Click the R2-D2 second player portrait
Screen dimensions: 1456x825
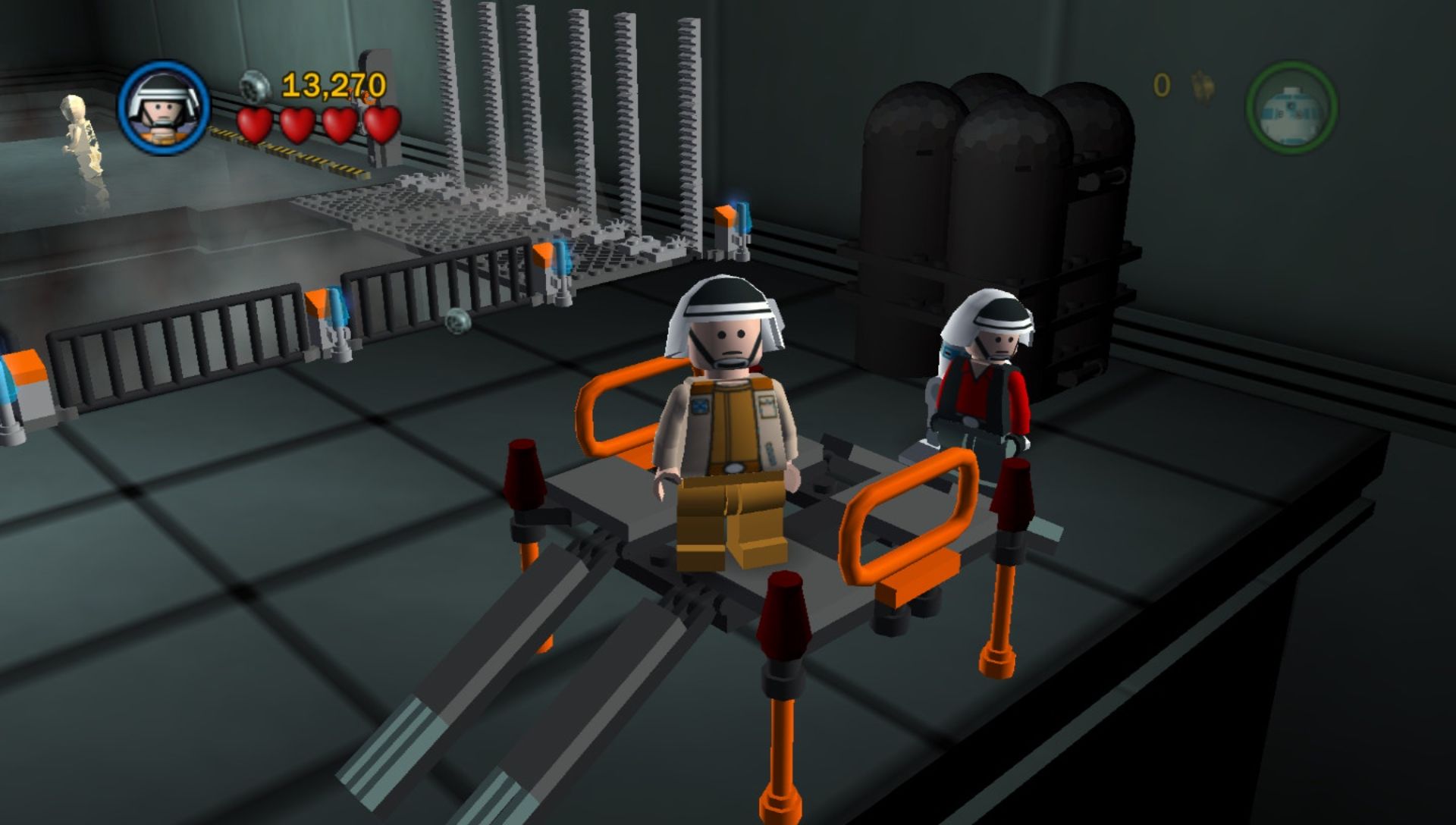[x=1291, y=108]
